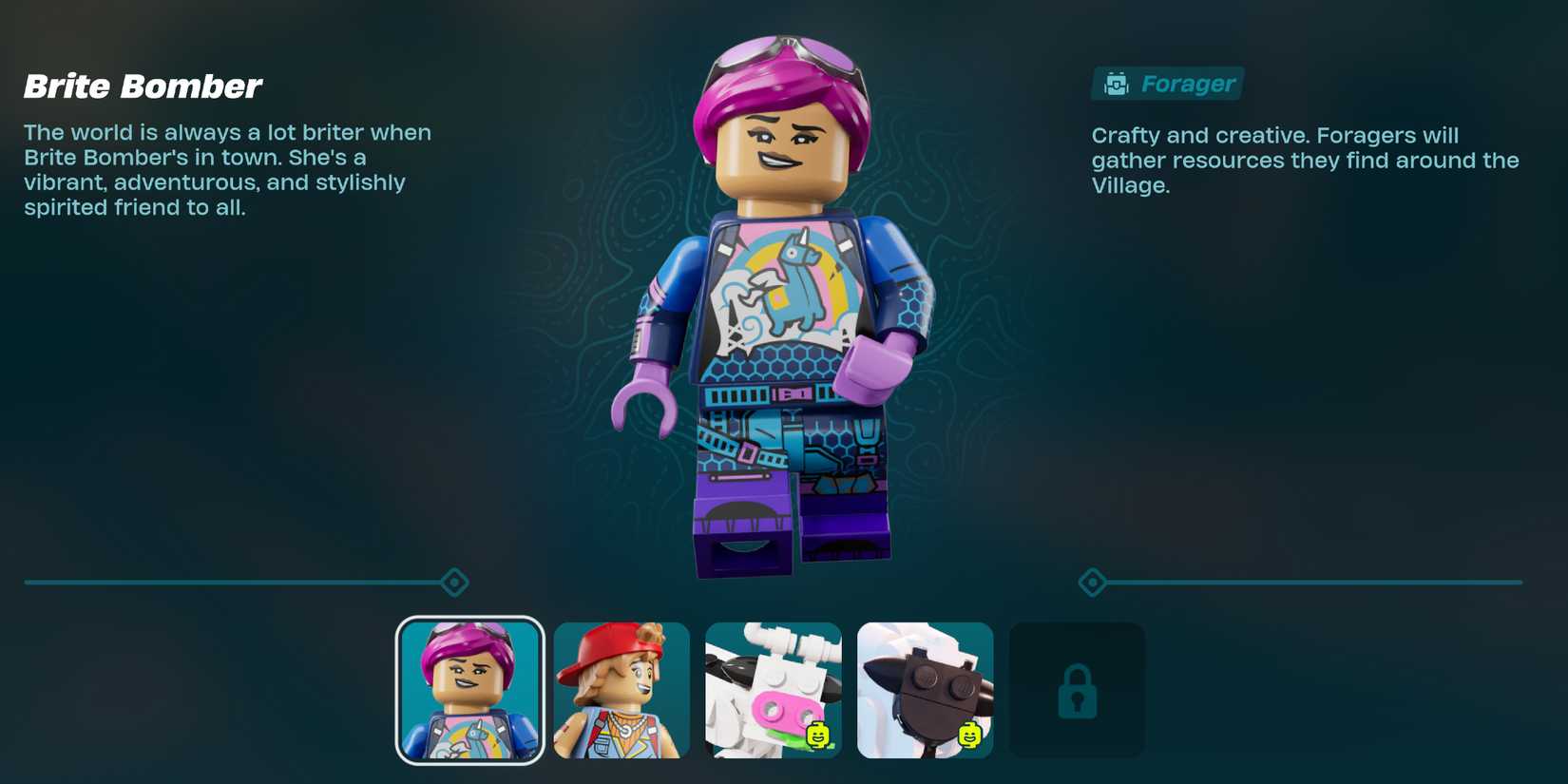The image size is (1568, 784).
Task: Select the diamond marker on the right divider line
Action: 1091,581
